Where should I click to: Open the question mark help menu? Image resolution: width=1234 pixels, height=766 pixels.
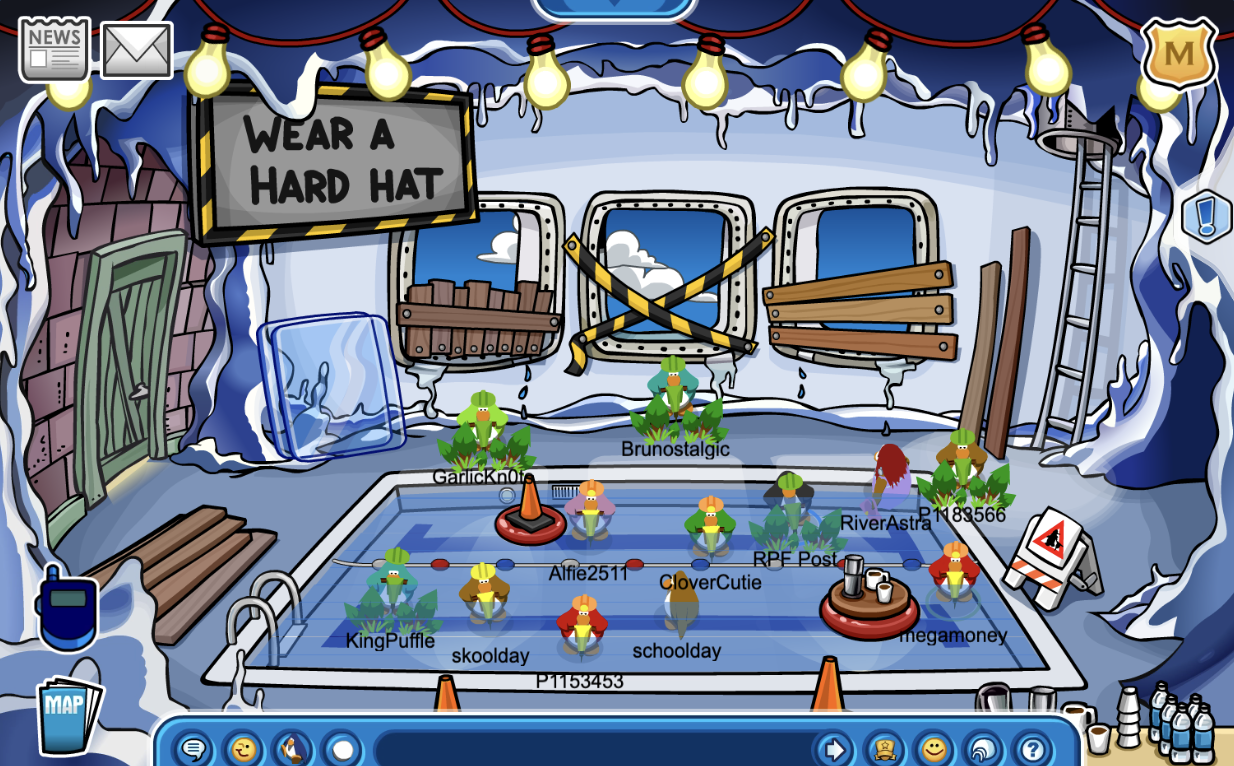point(1032,748)
